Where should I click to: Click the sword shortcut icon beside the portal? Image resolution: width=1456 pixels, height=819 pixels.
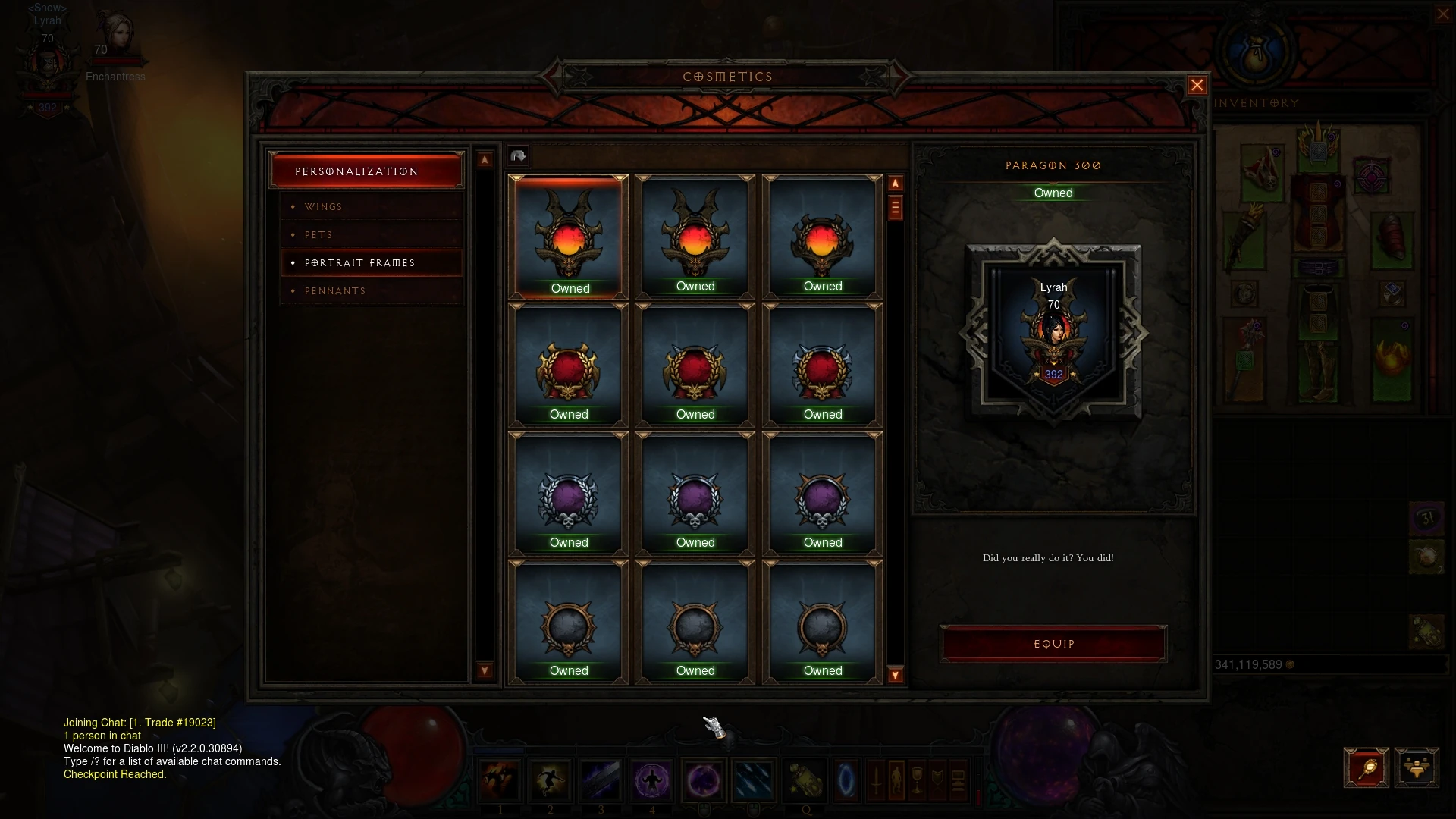tap(877, 778)
